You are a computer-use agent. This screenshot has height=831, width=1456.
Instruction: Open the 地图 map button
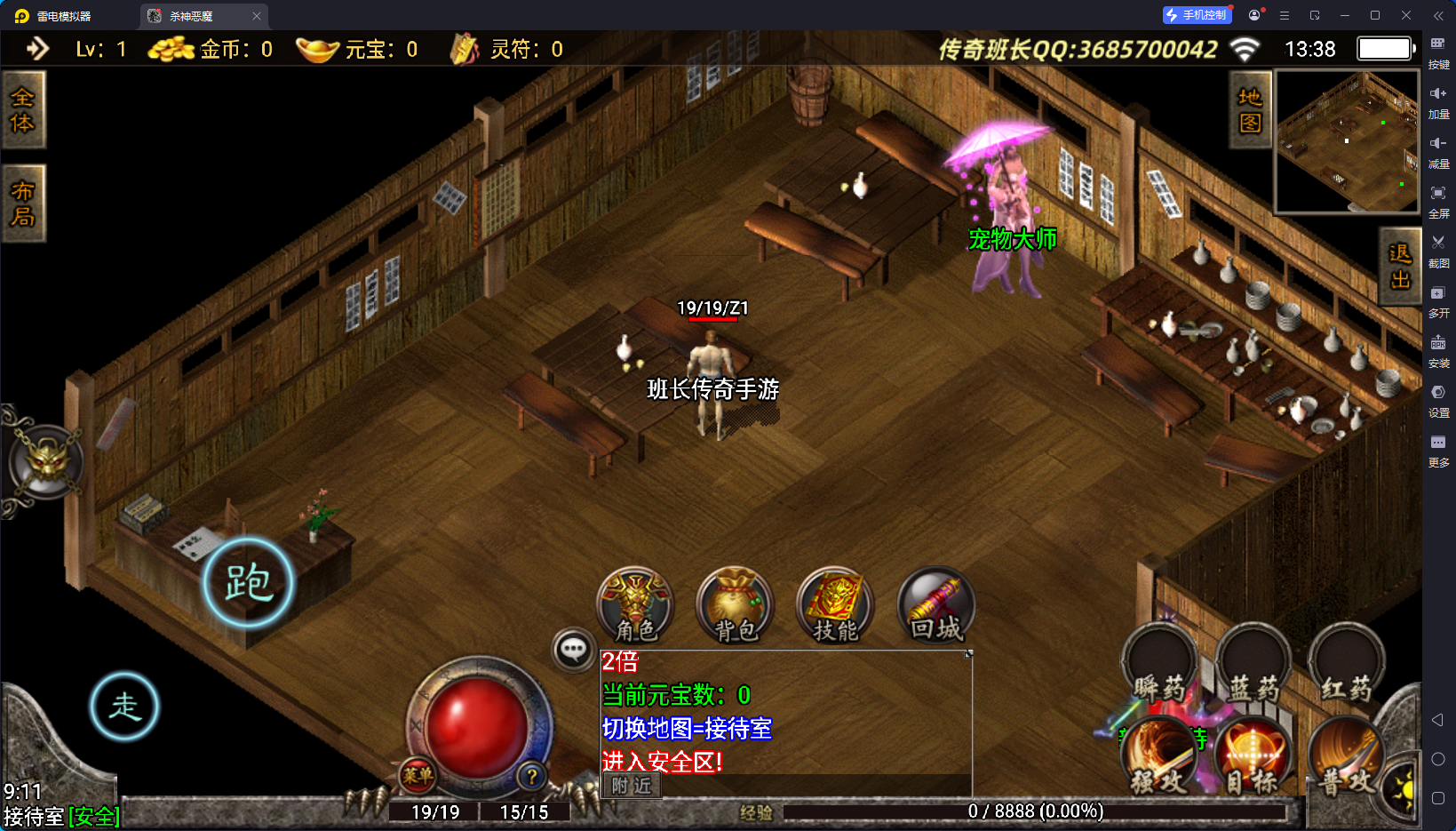(1250, 110)
